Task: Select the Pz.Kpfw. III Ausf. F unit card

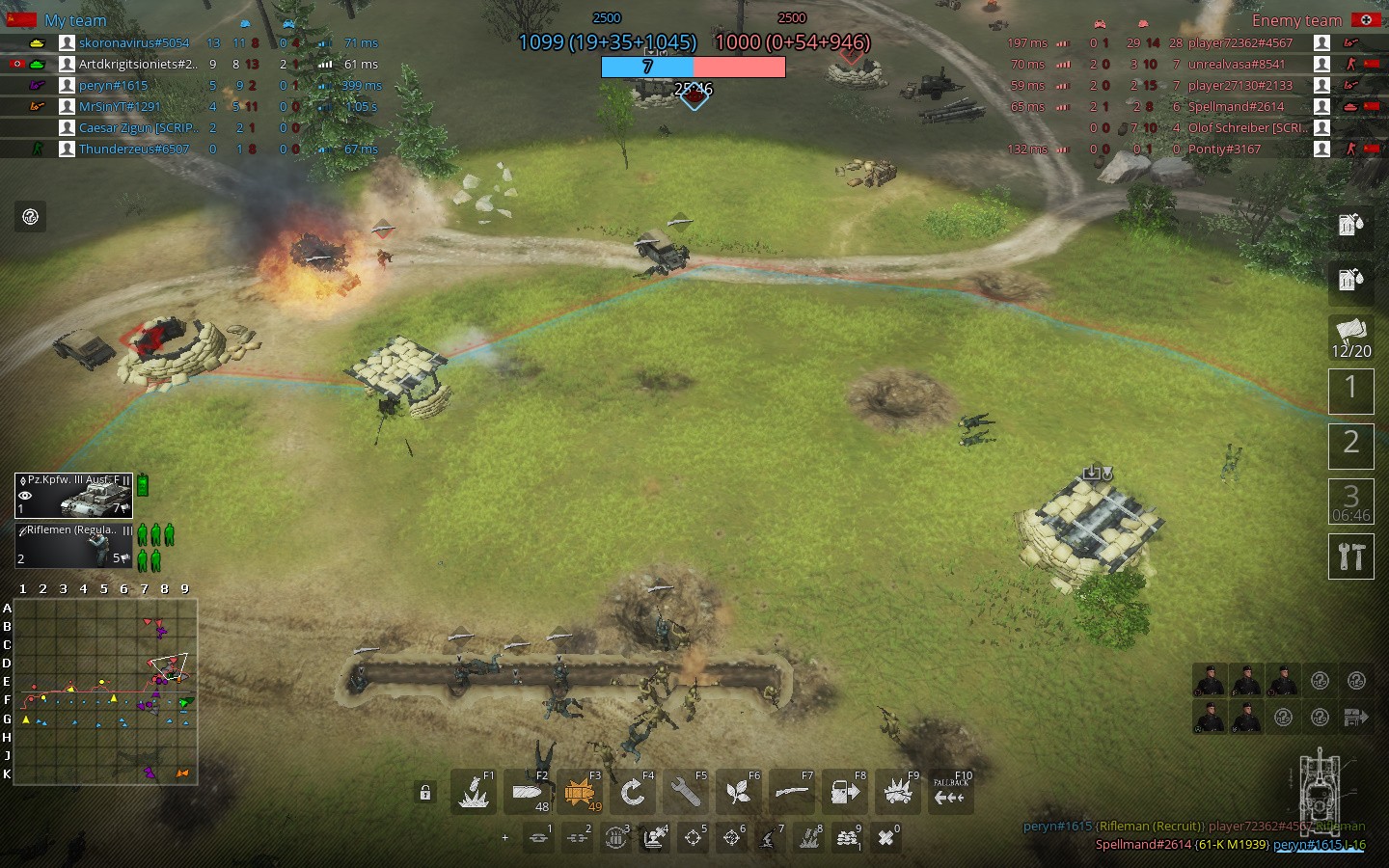Action: click(x=74, y=495)
